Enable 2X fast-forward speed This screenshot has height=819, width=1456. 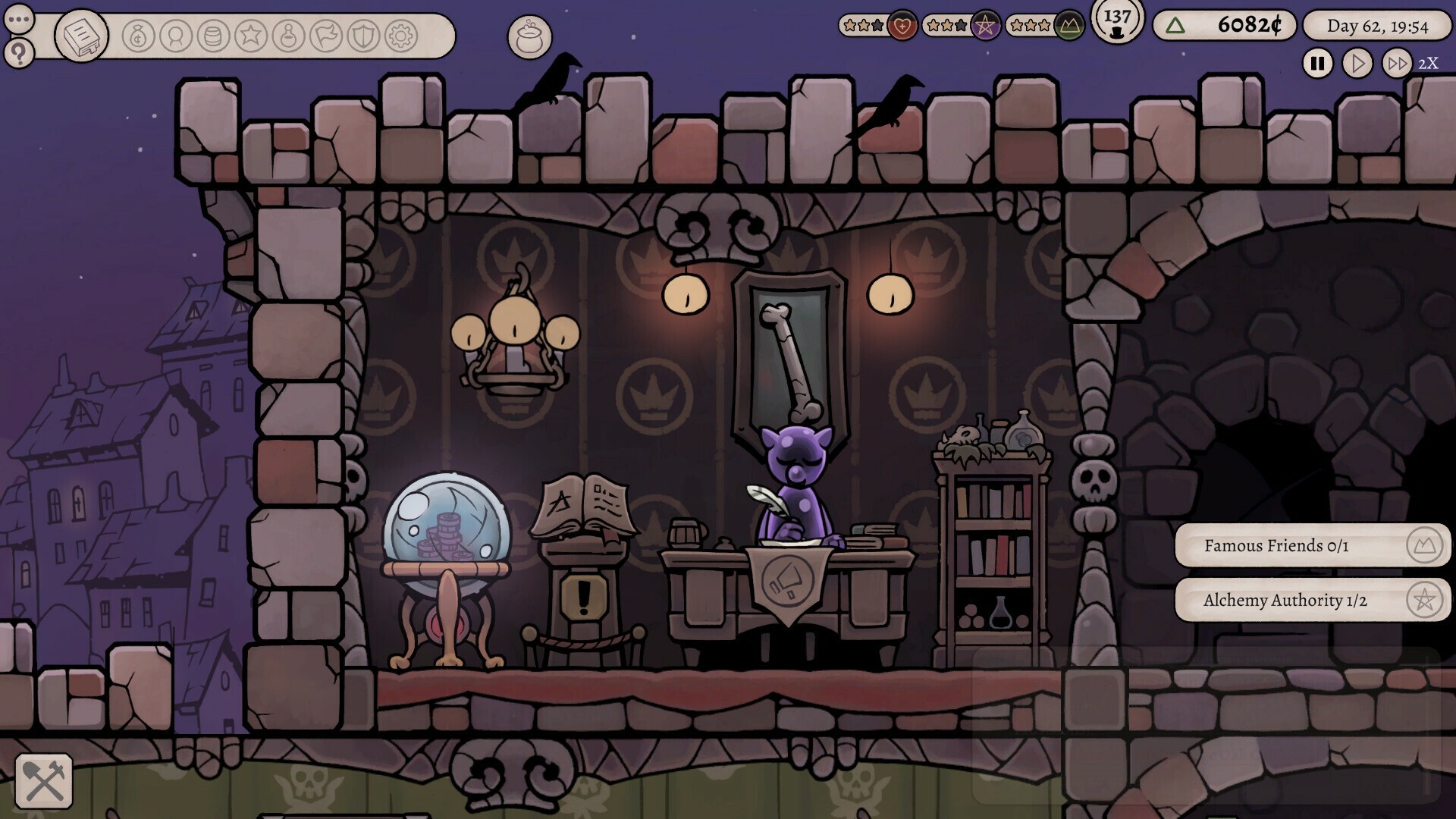pyautogui.click(x=1398, y=64)
